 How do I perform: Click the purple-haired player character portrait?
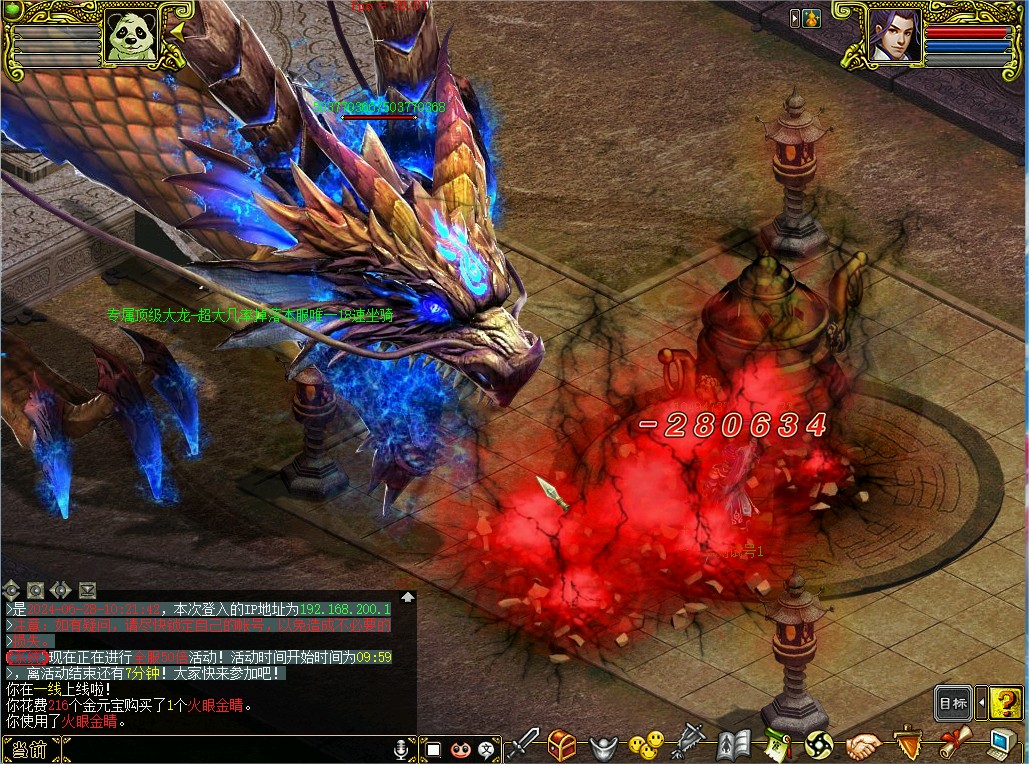tap(894, 34)
